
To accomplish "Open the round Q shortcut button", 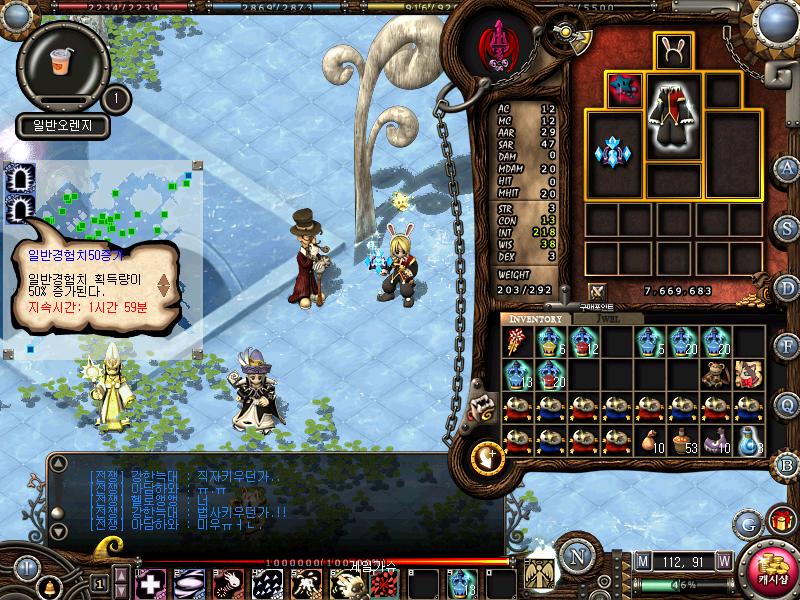I will tap(788, 405).
